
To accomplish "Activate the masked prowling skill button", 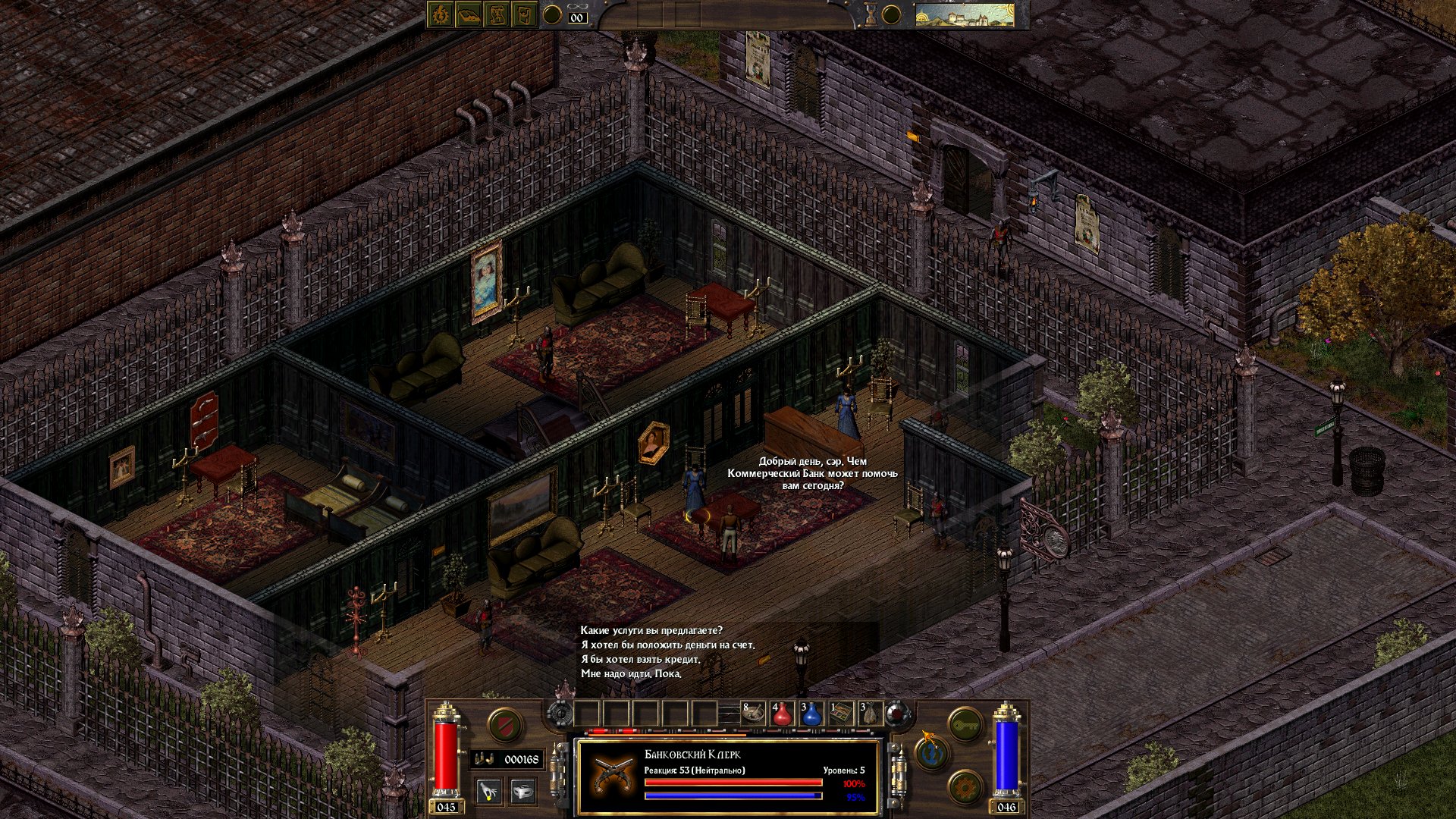I will [522, 792].
